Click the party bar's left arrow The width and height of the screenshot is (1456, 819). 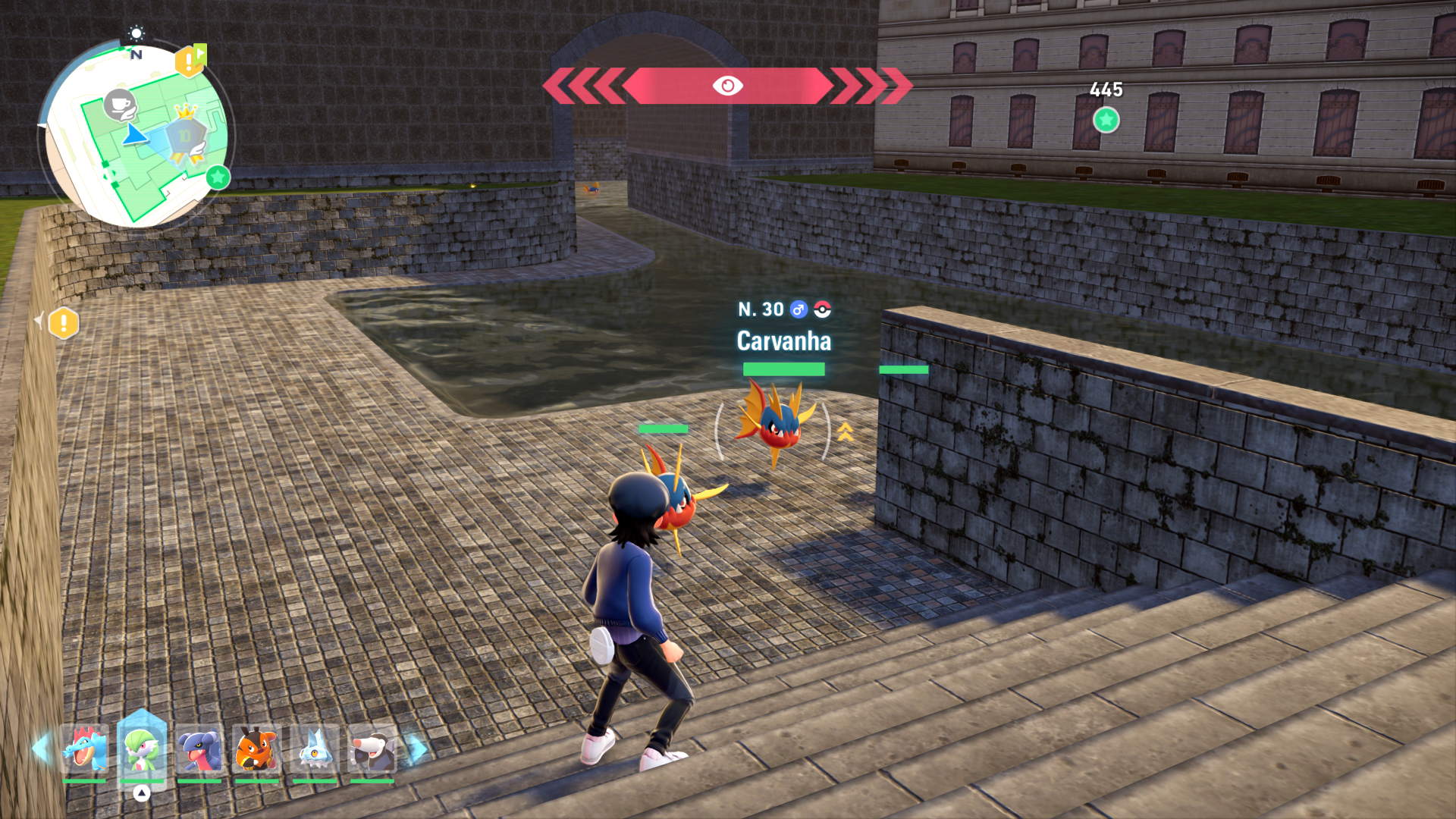(x=41, y=748)
